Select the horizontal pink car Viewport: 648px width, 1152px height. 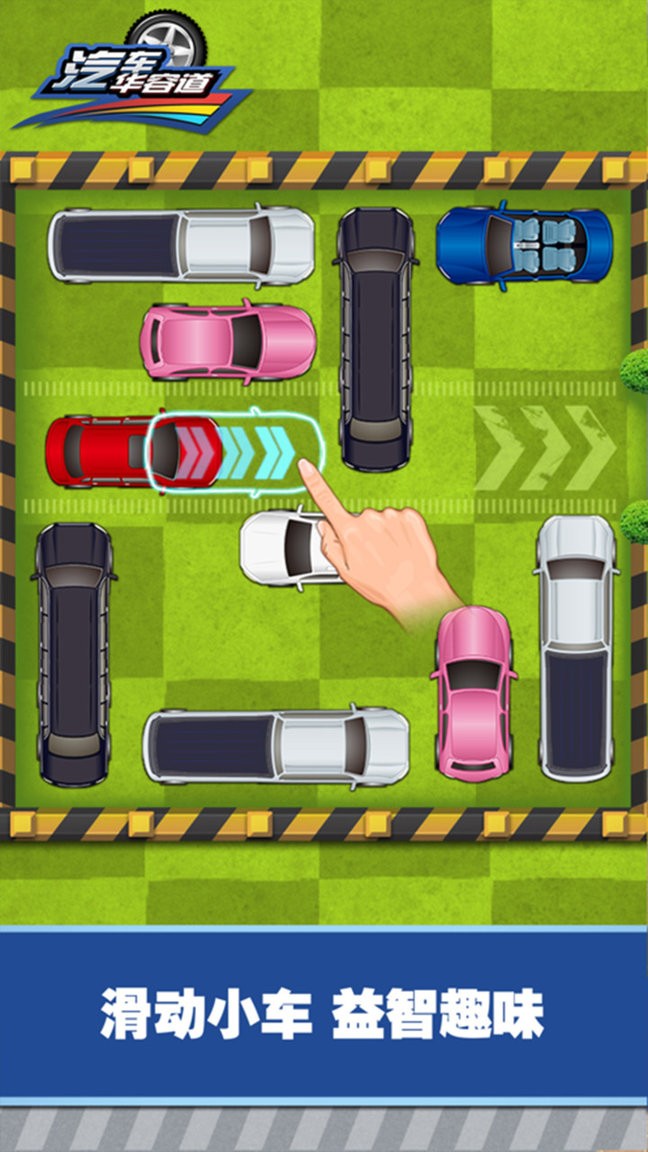click(228, 342)
